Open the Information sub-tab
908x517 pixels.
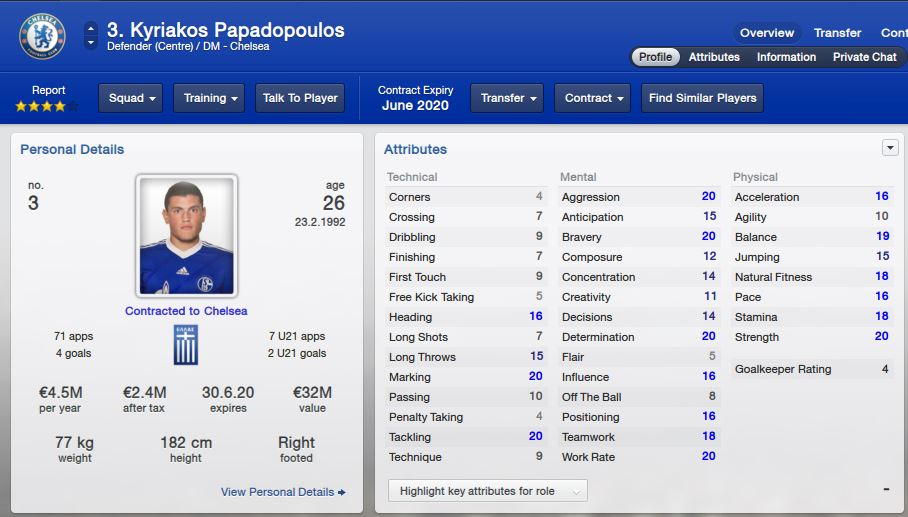pos(786,57)
